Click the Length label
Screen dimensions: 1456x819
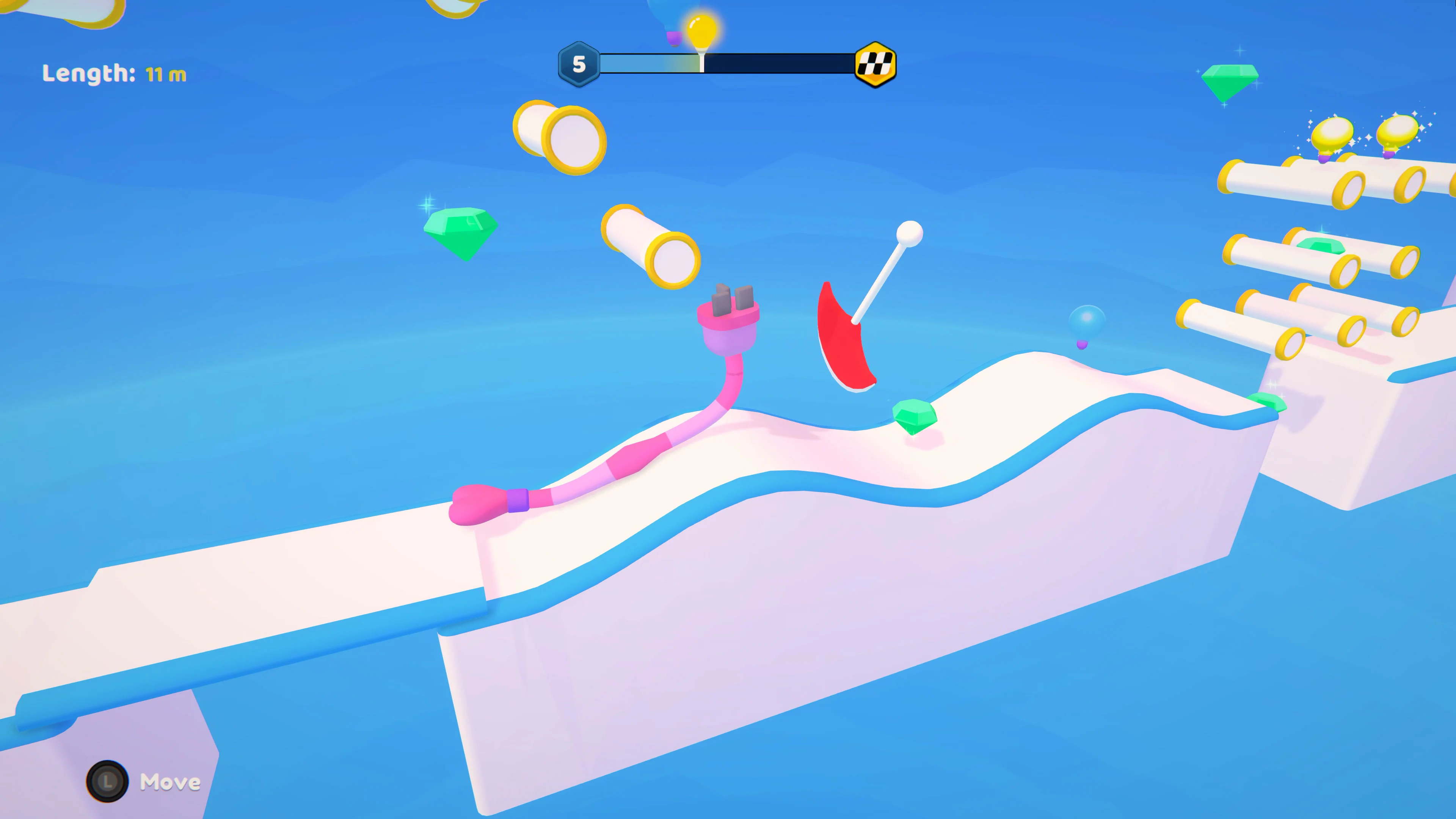(88, 74)
